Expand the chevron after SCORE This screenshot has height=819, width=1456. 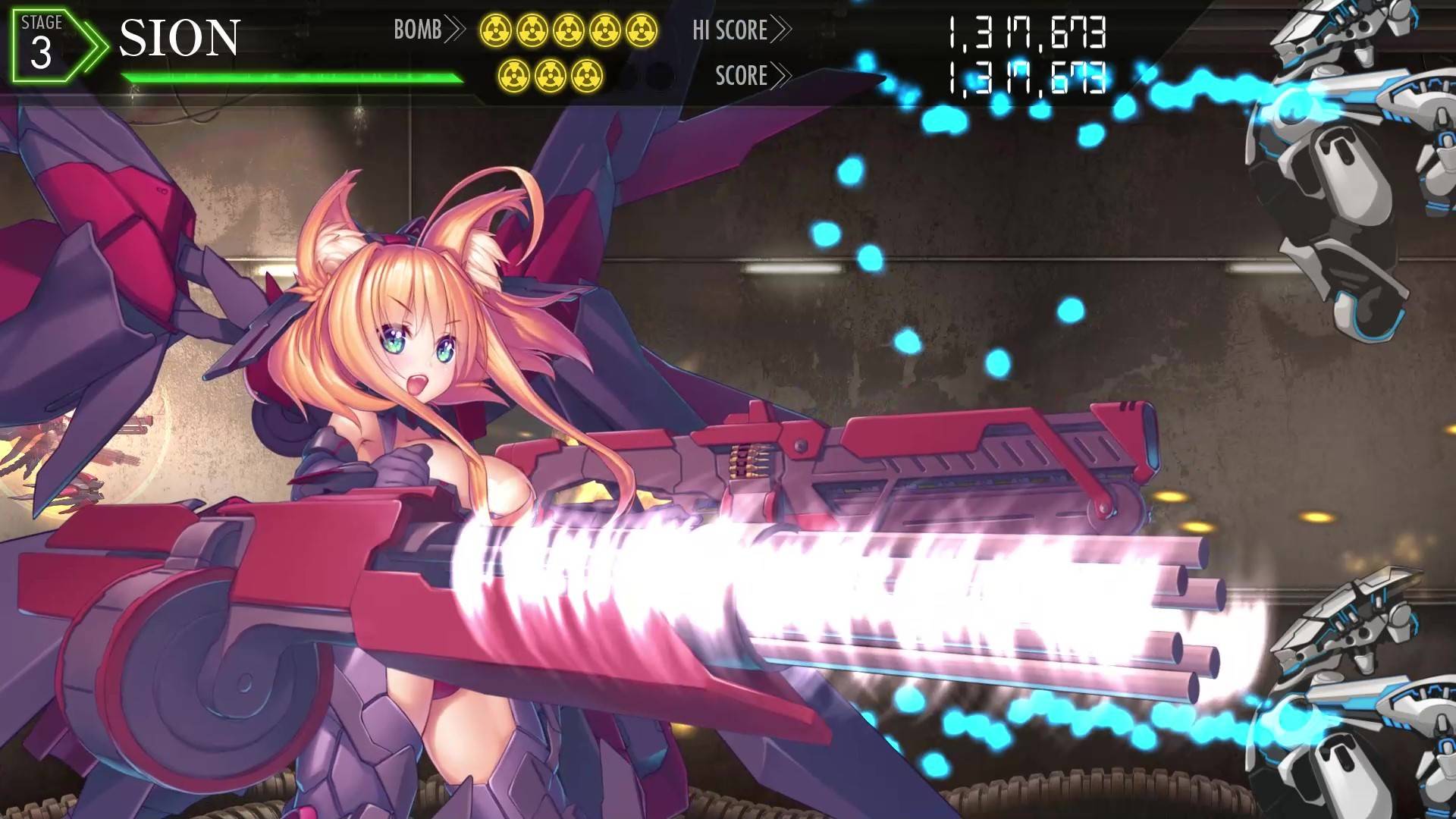[x=783, y=75]
